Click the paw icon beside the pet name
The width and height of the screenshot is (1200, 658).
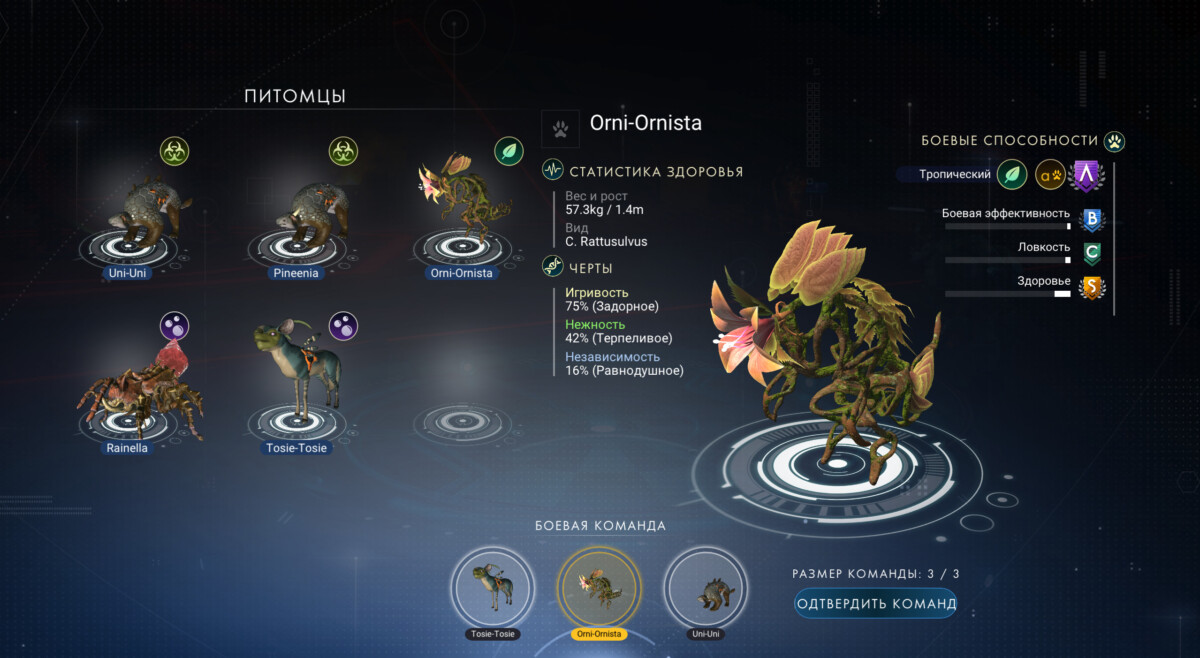coord(560,128)
